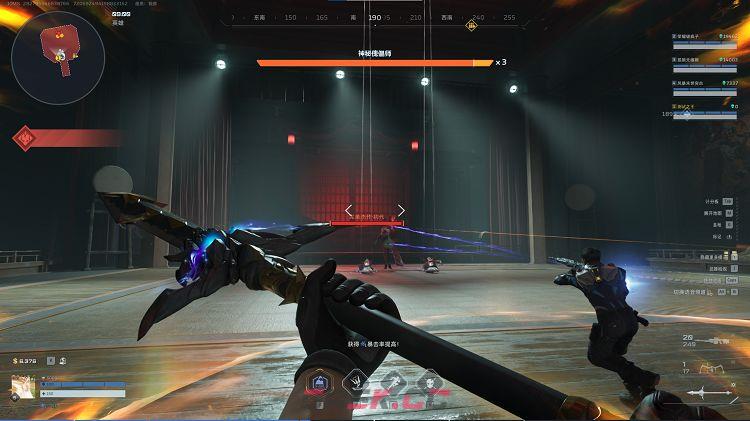750x421 pixels.
Task: Click the right arrow beside the target
Action: tap(401, 211)
